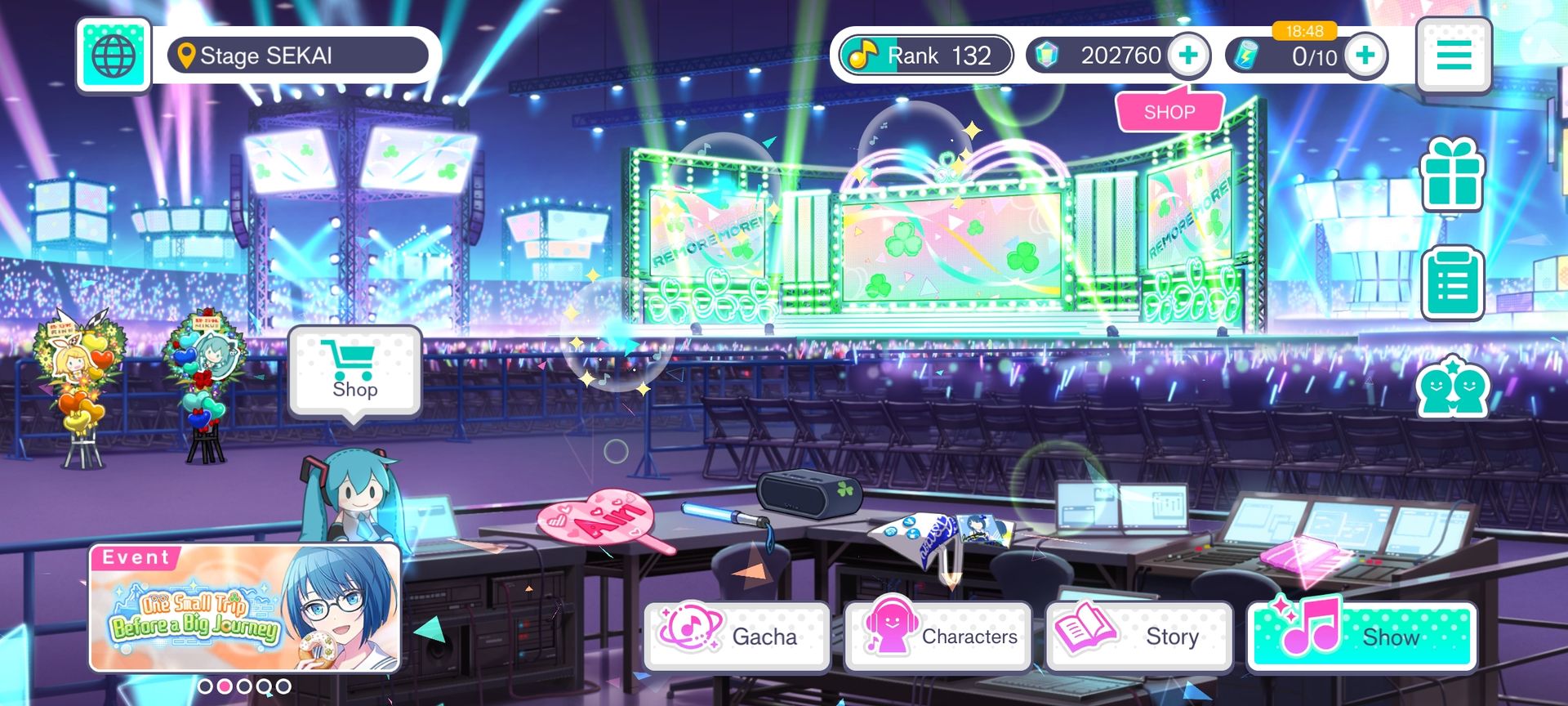The image size is (1568, 706).
Task: Open the event banner
Action: click(x=244, y=608)
